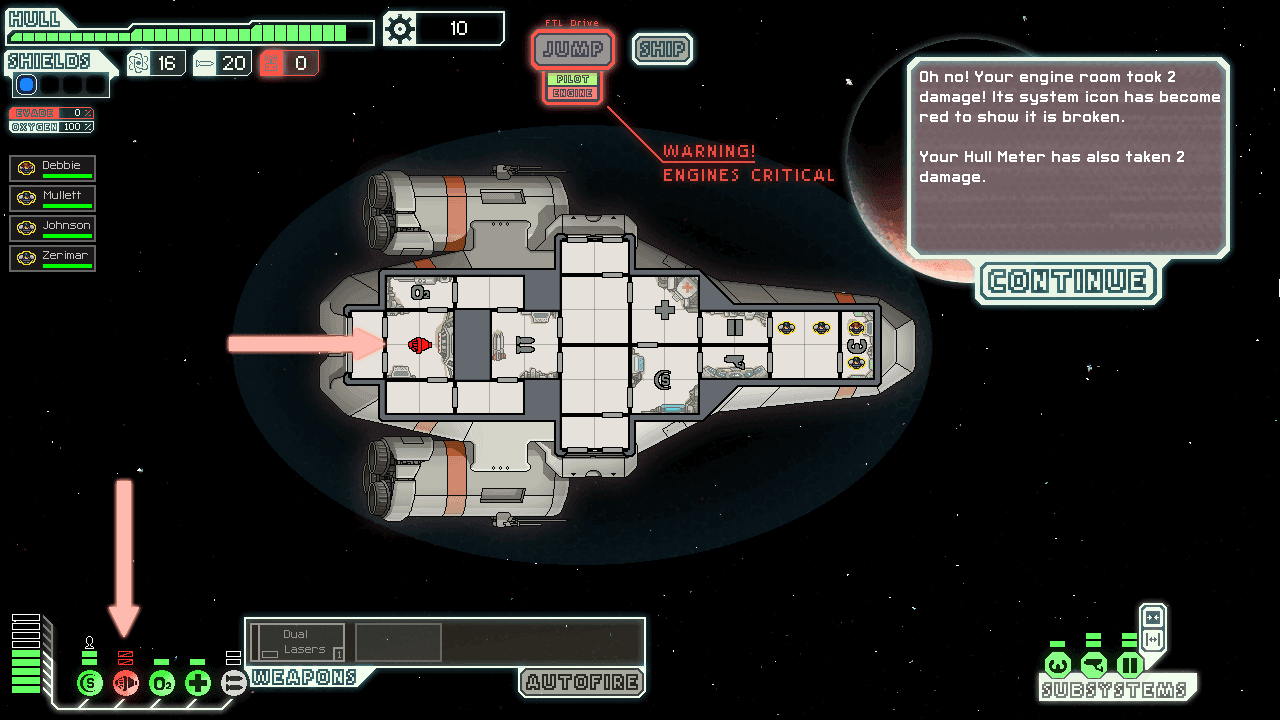The height and width of the screenshot is (720, 1280).
Task: Close all doors with inward-arrows button
Action: 1153,617
